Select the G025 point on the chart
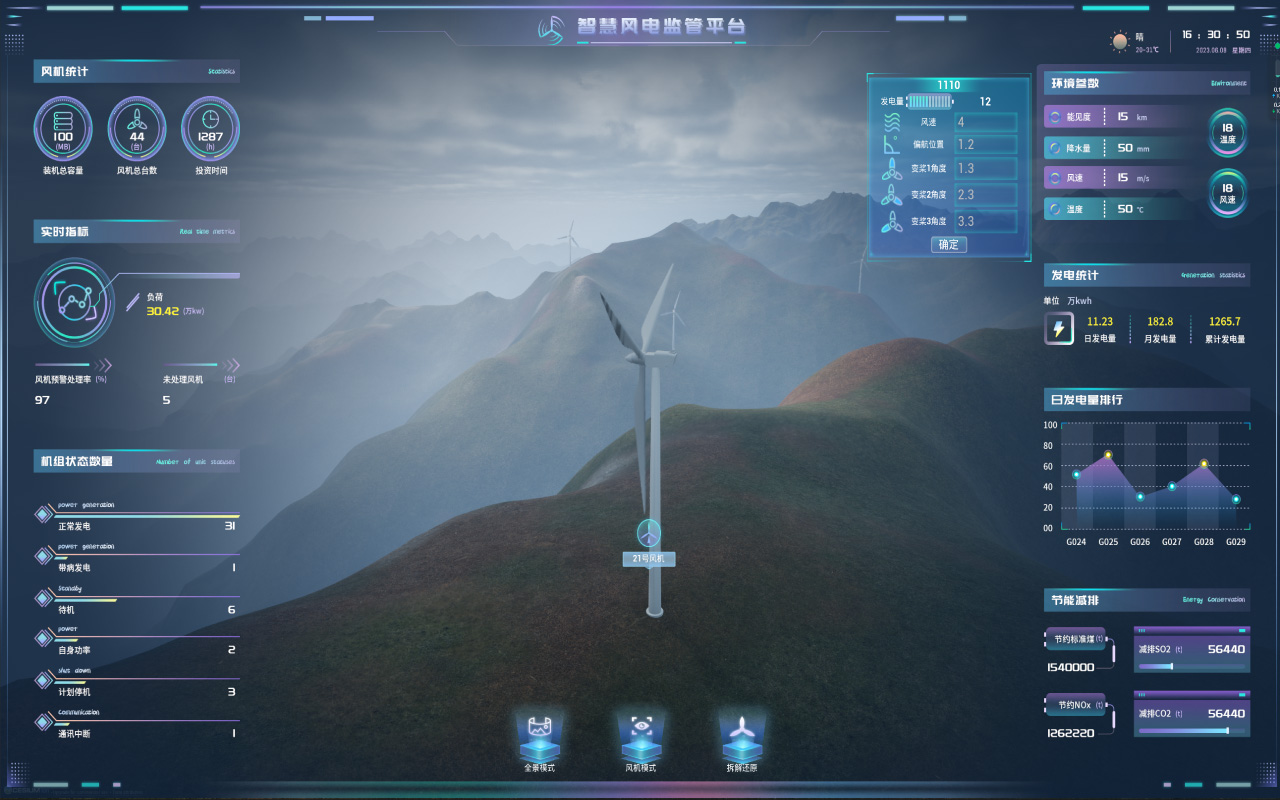The width and height of the screenshot is (1280, 800). [x=1108, y=456]
